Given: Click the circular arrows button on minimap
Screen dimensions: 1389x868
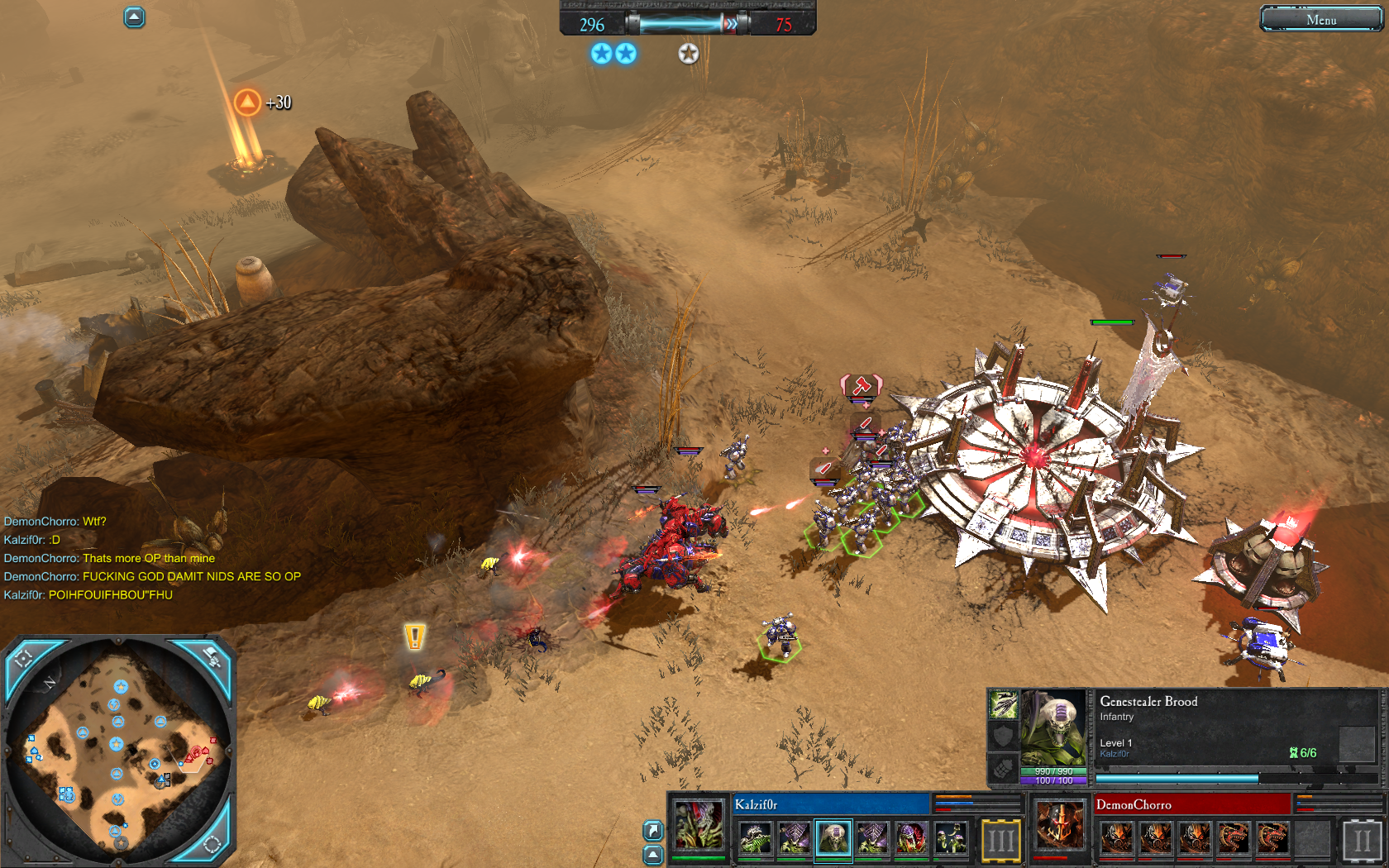Looking at the screenshot, I should (x=212, y=844).
